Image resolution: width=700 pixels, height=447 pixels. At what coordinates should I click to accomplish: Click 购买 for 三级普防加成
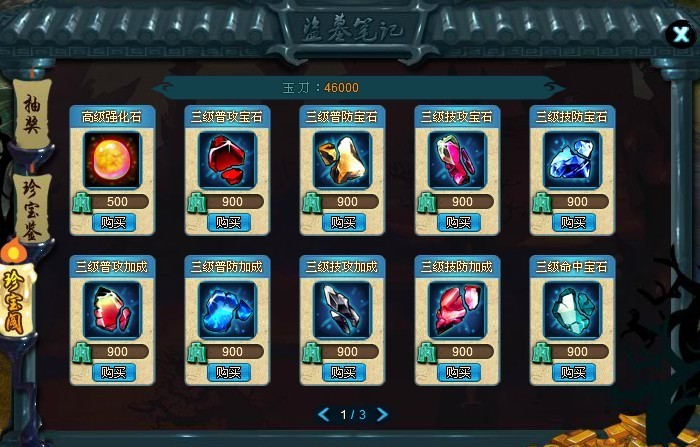click(228, 372)
